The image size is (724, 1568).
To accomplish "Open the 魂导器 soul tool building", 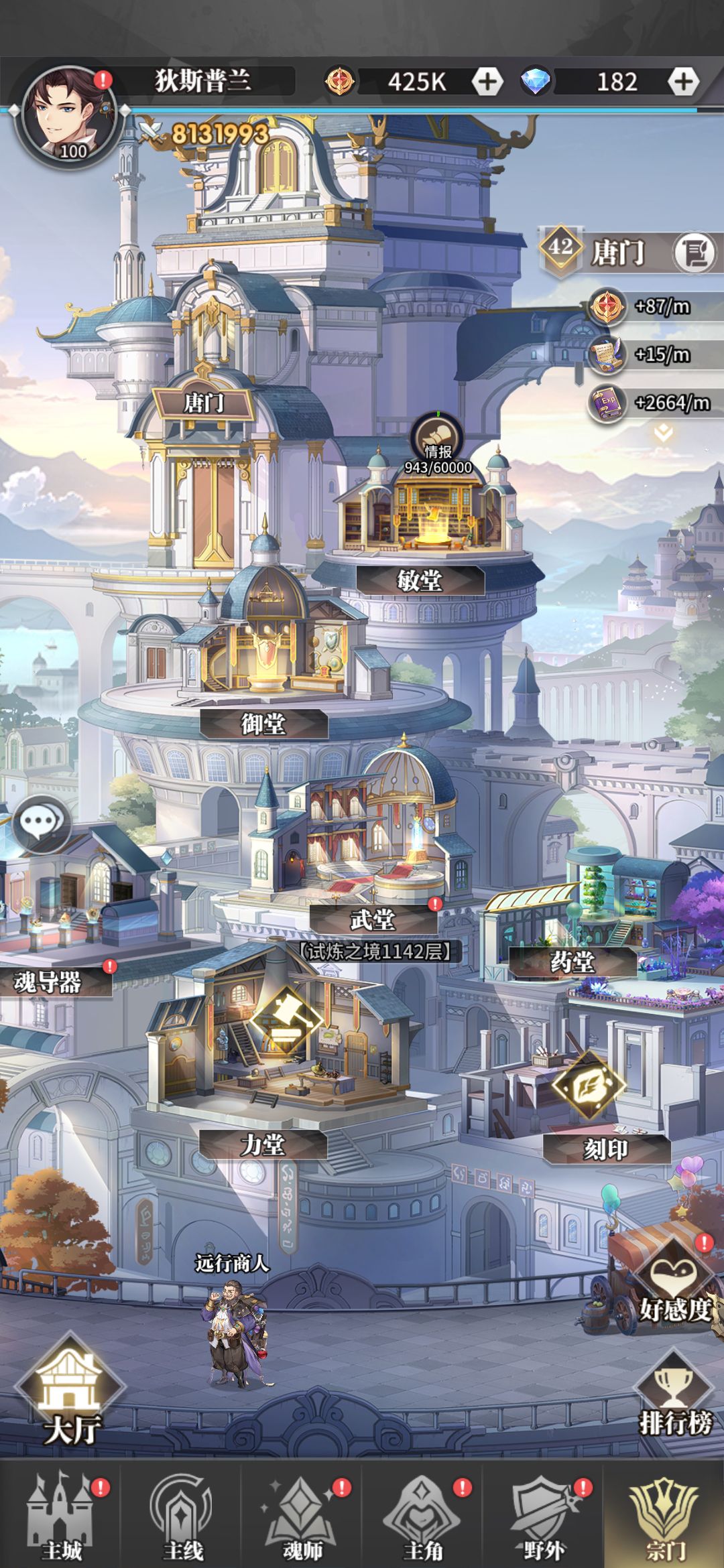I will pyautogui.click(x=48, y=982).
